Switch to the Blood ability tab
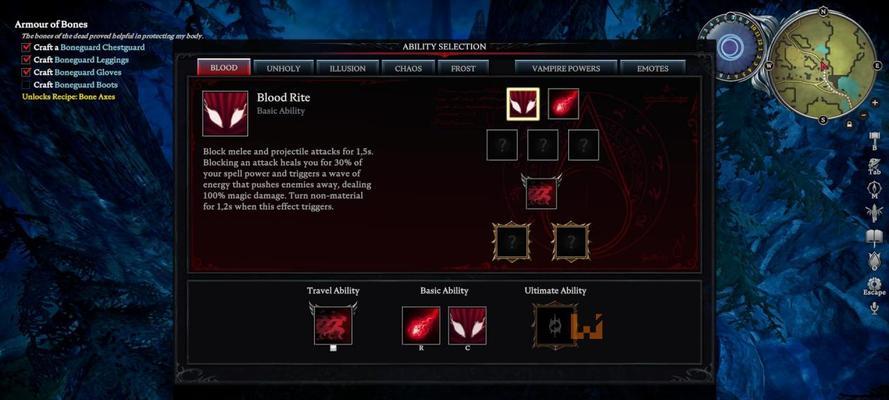The height and width of the screenshot is (400, 889). coord(223,68)
